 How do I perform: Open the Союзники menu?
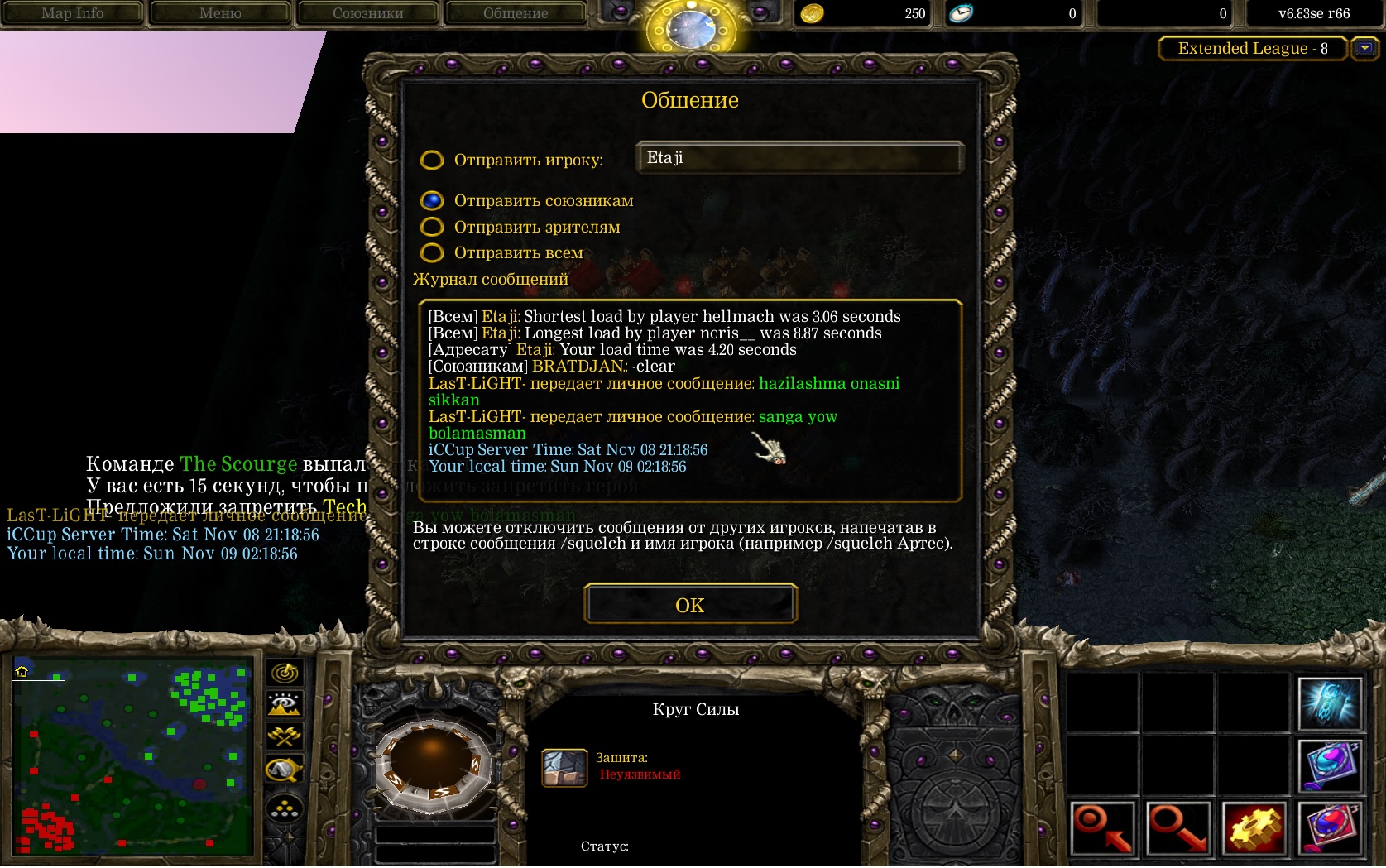[367, 13]
